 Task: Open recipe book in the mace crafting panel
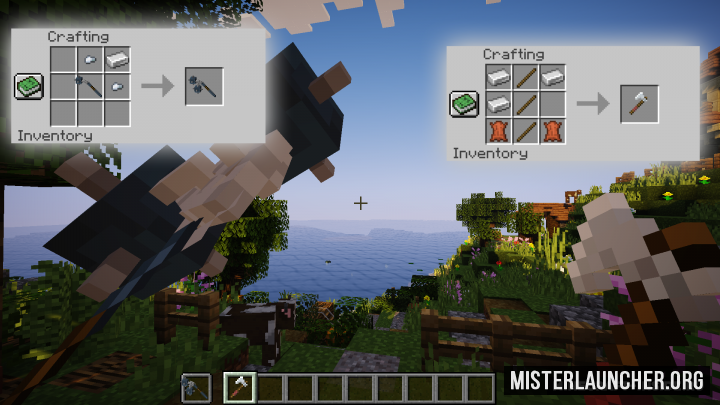tap(28, 87)
